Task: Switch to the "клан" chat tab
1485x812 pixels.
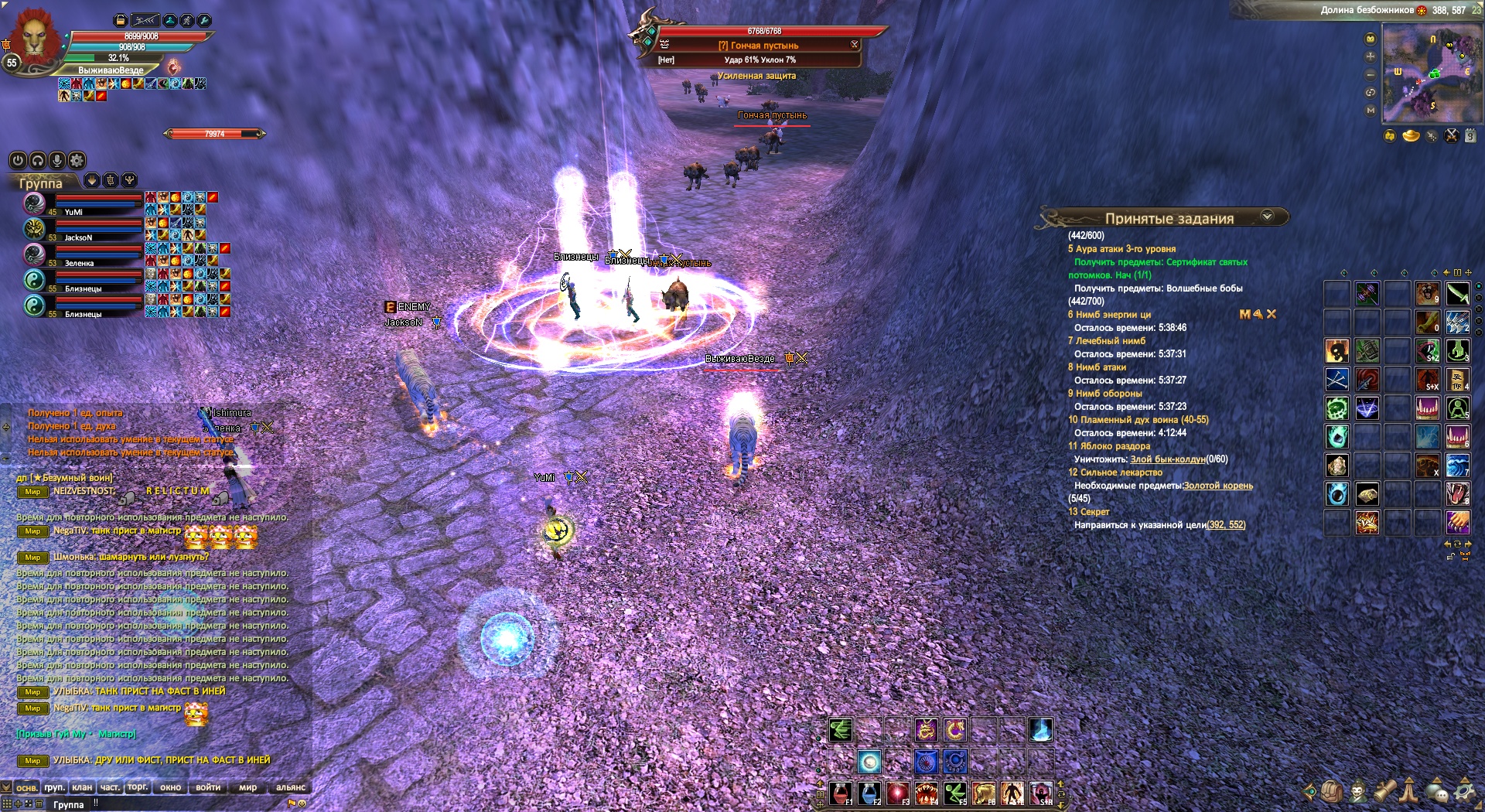Action: [82, 787]
